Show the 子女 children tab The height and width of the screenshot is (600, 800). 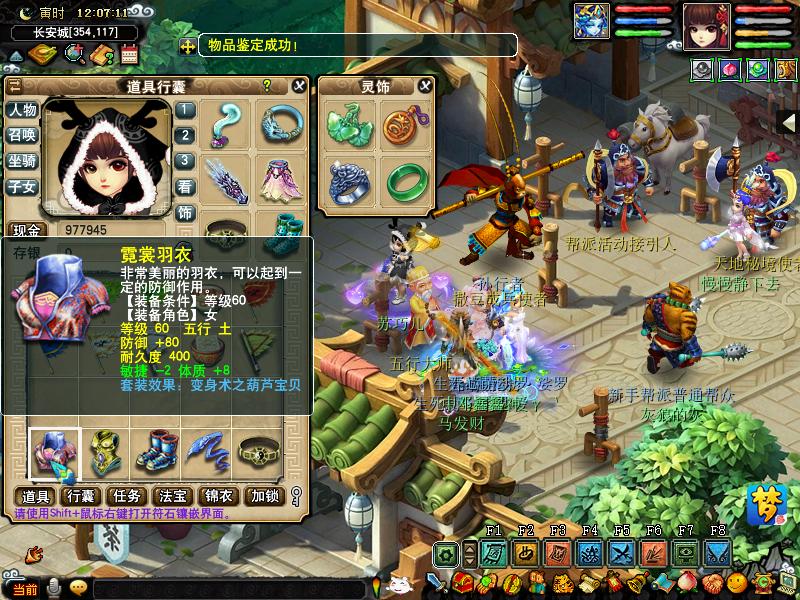(22, 186)
